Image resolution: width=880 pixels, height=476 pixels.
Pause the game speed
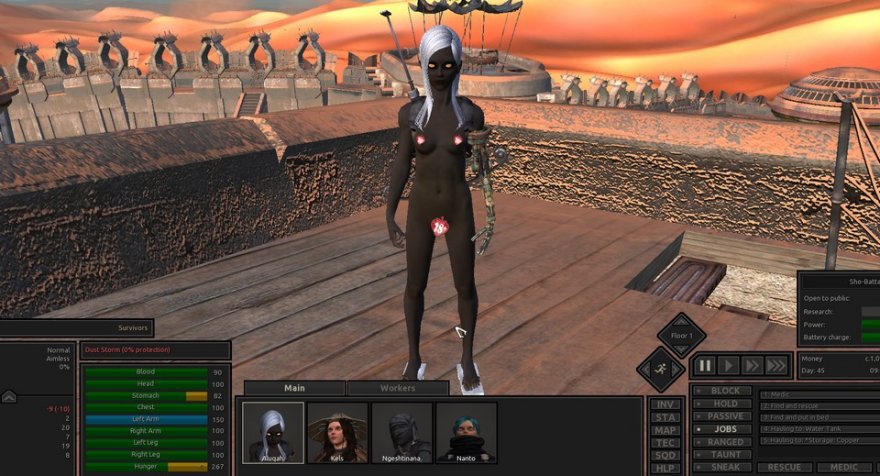(x=706, y=366)
